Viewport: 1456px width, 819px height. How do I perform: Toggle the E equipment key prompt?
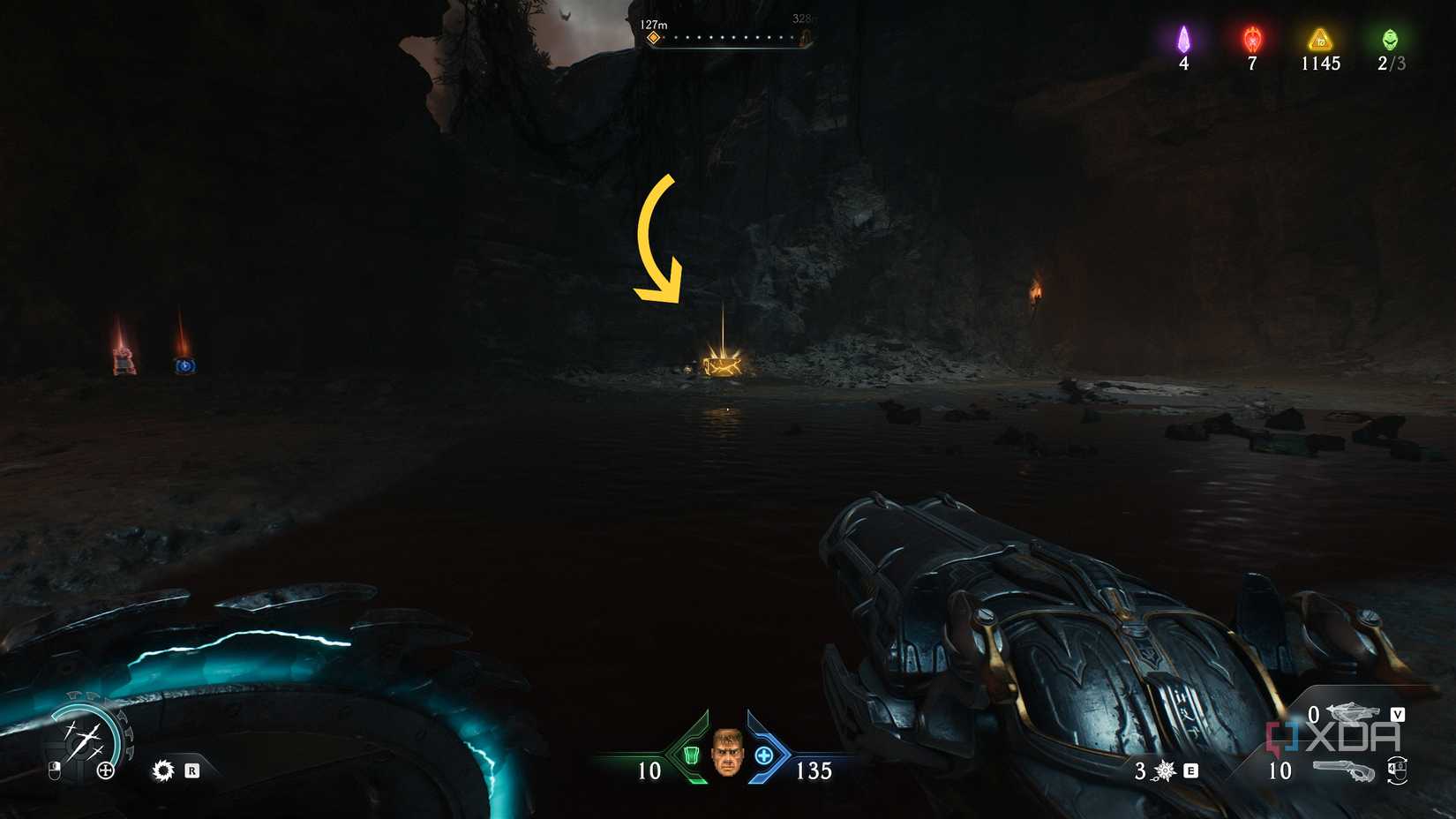click(1190, 770)
